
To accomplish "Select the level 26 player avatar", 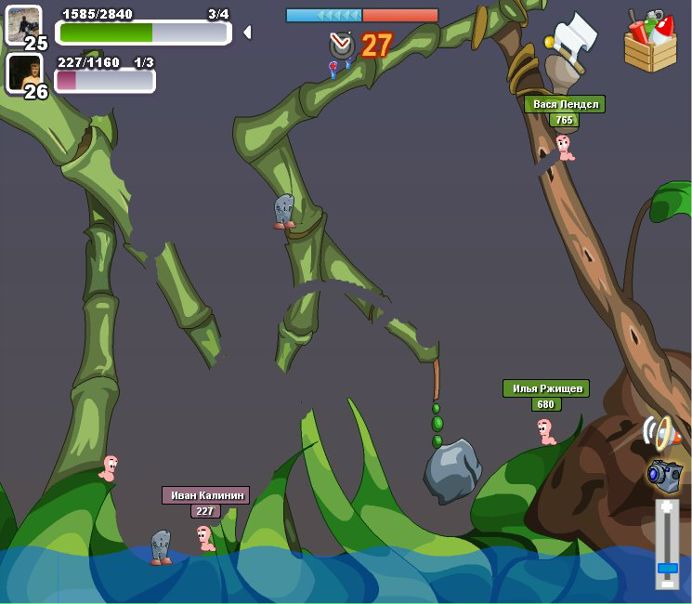I will point(22,72).
